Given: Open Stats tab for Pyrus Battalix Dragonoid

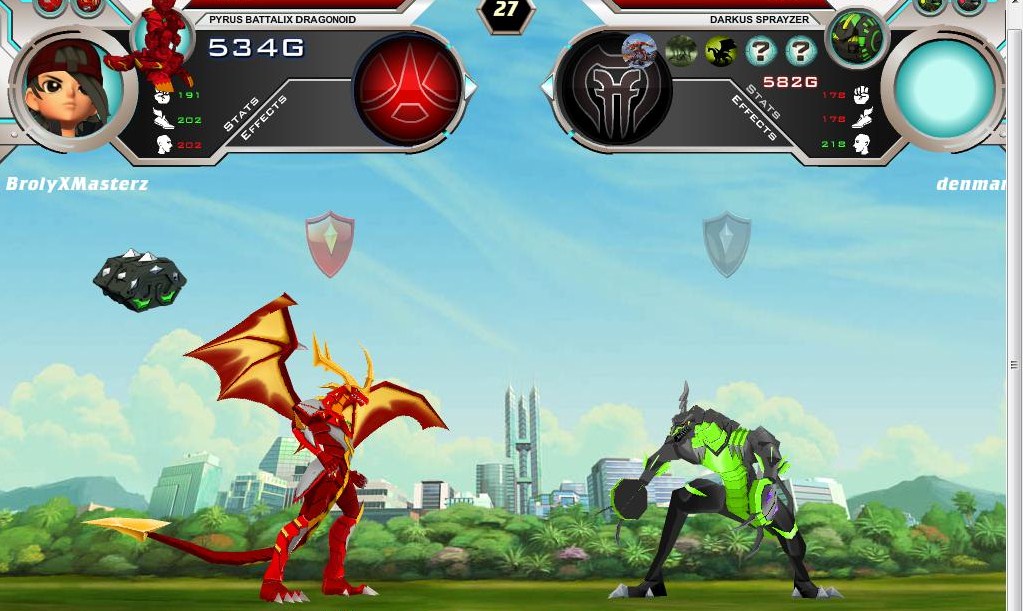Looking at the screenshot, I should pyautogui.click(x=239, y=114).
